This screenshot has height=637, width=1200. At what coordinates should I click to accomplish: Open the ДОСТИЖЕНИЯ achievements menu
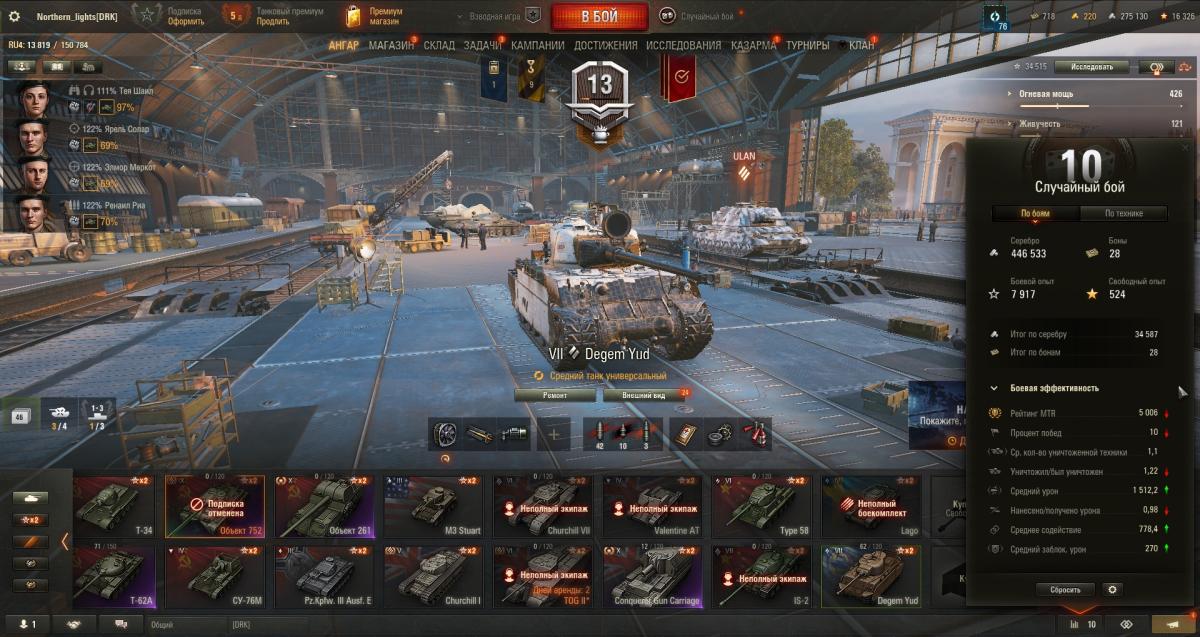pyautogui.click(x=605, y=45)
